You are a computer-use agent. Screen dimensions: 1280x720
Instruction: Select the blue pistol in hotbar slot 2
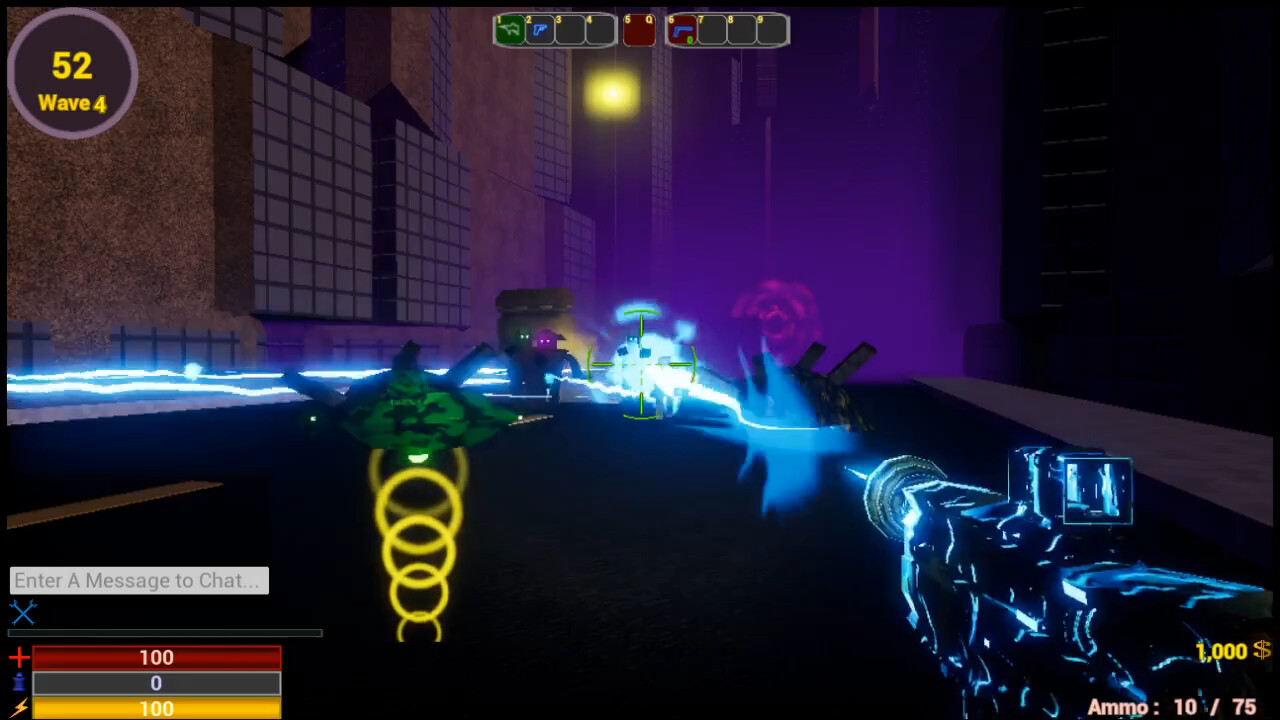coord(541,30)
